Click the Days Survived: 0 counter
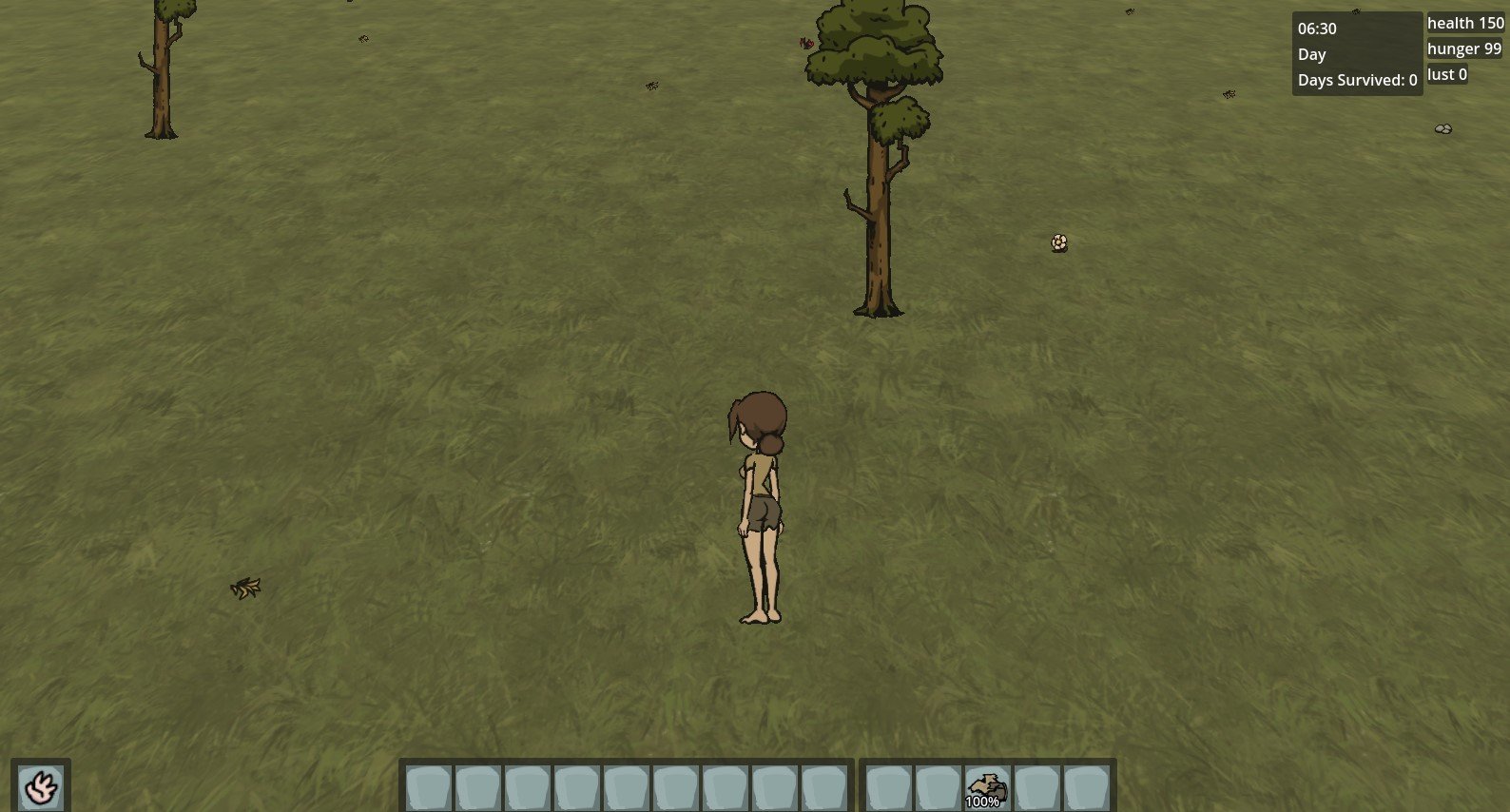Image resolution: width=1510 pixels, height=812 pixels. 1356,80
